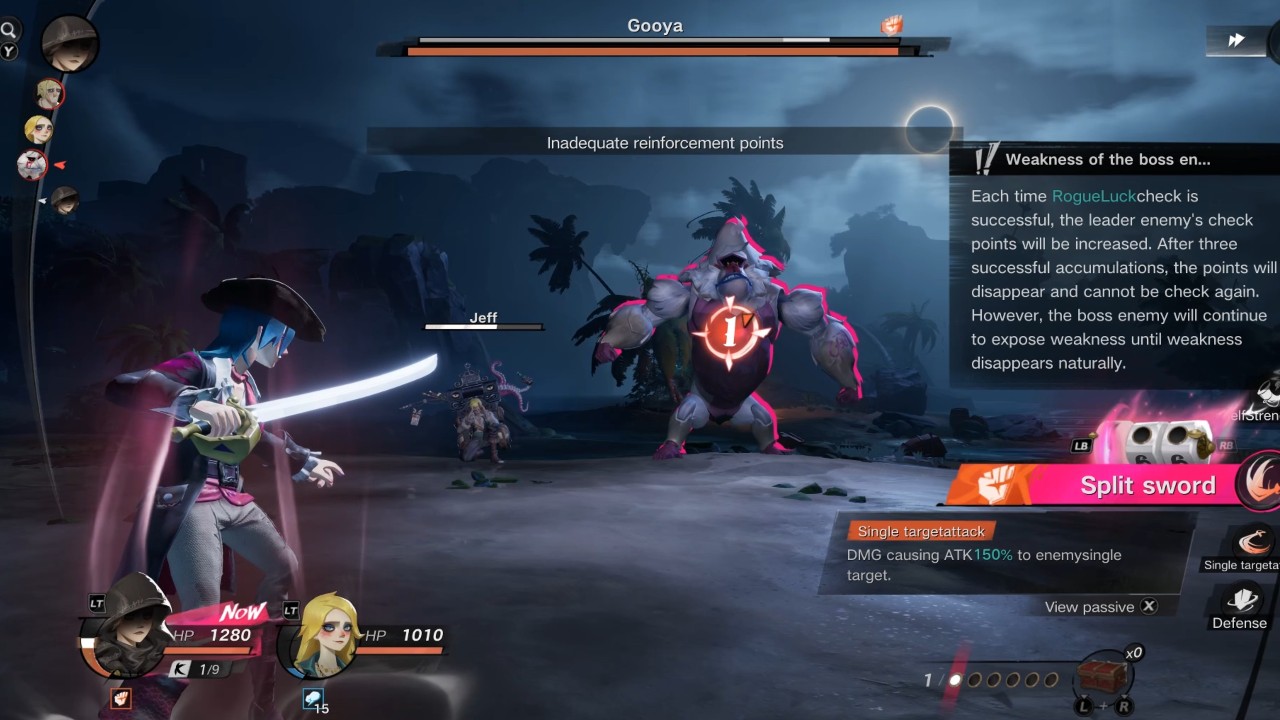Open the magnifying glass inspect icon

pos(9,31)
